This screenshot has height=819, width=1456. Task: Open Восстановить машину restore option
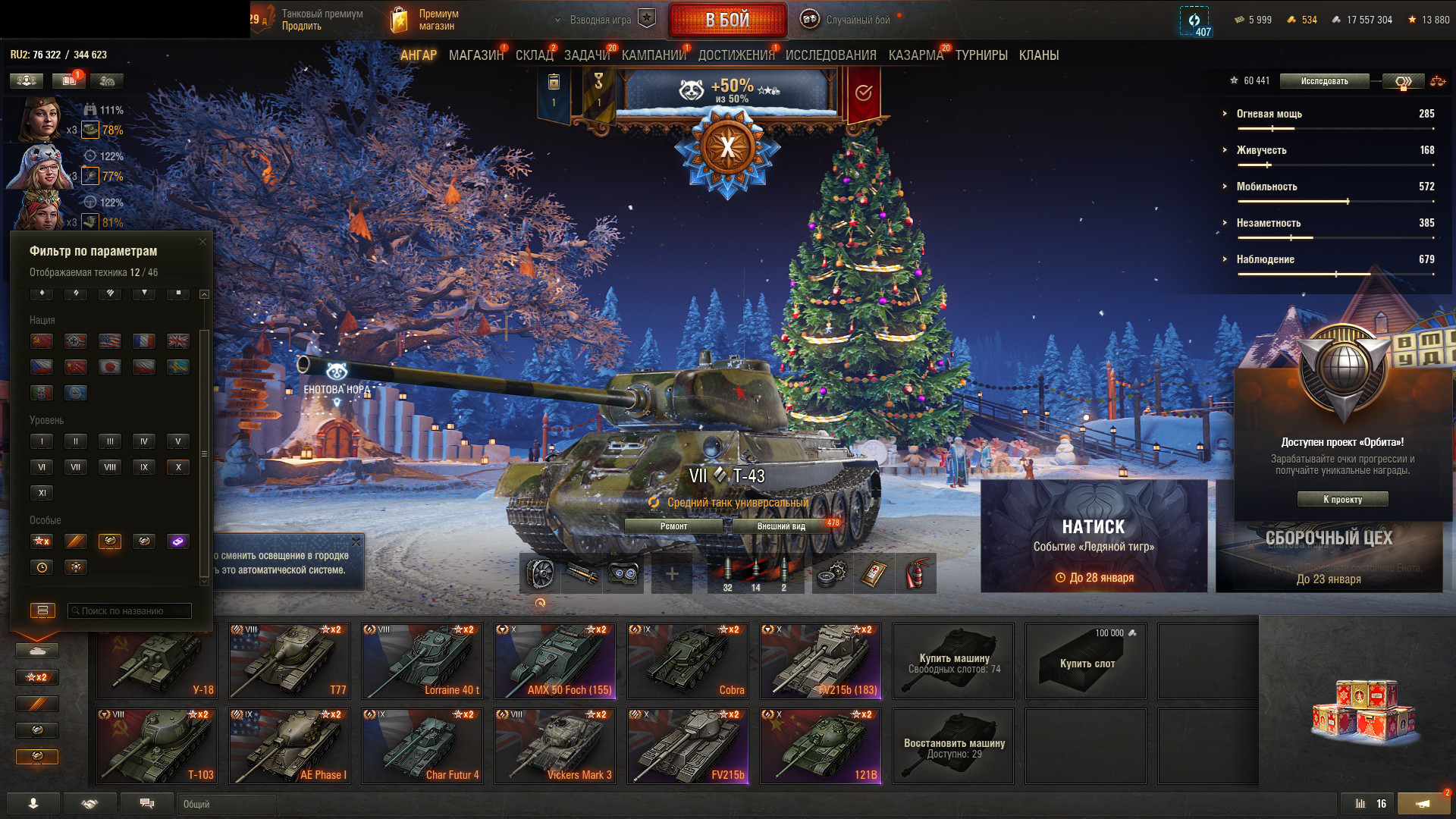click(953, 747)
